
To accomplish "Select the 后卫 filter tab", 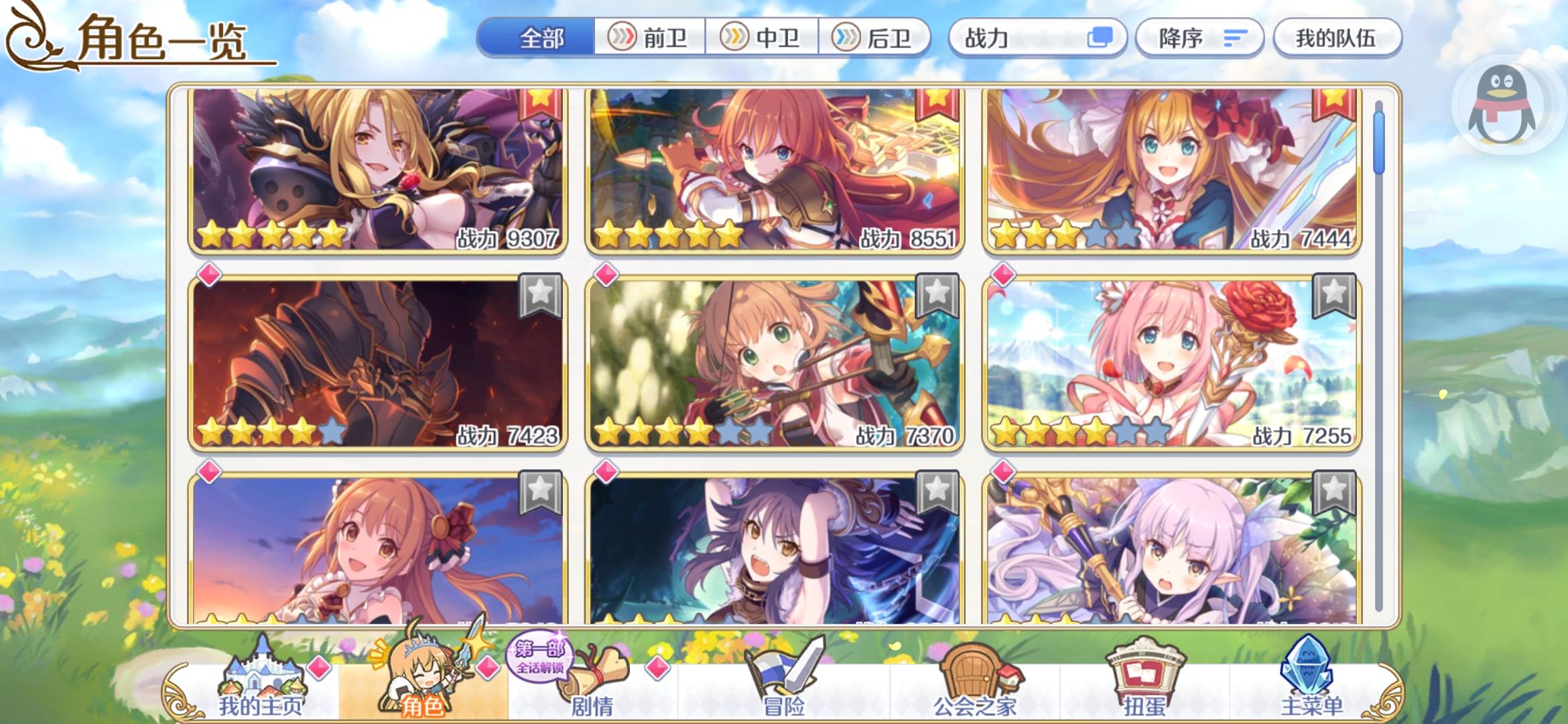I will point(878,38).
